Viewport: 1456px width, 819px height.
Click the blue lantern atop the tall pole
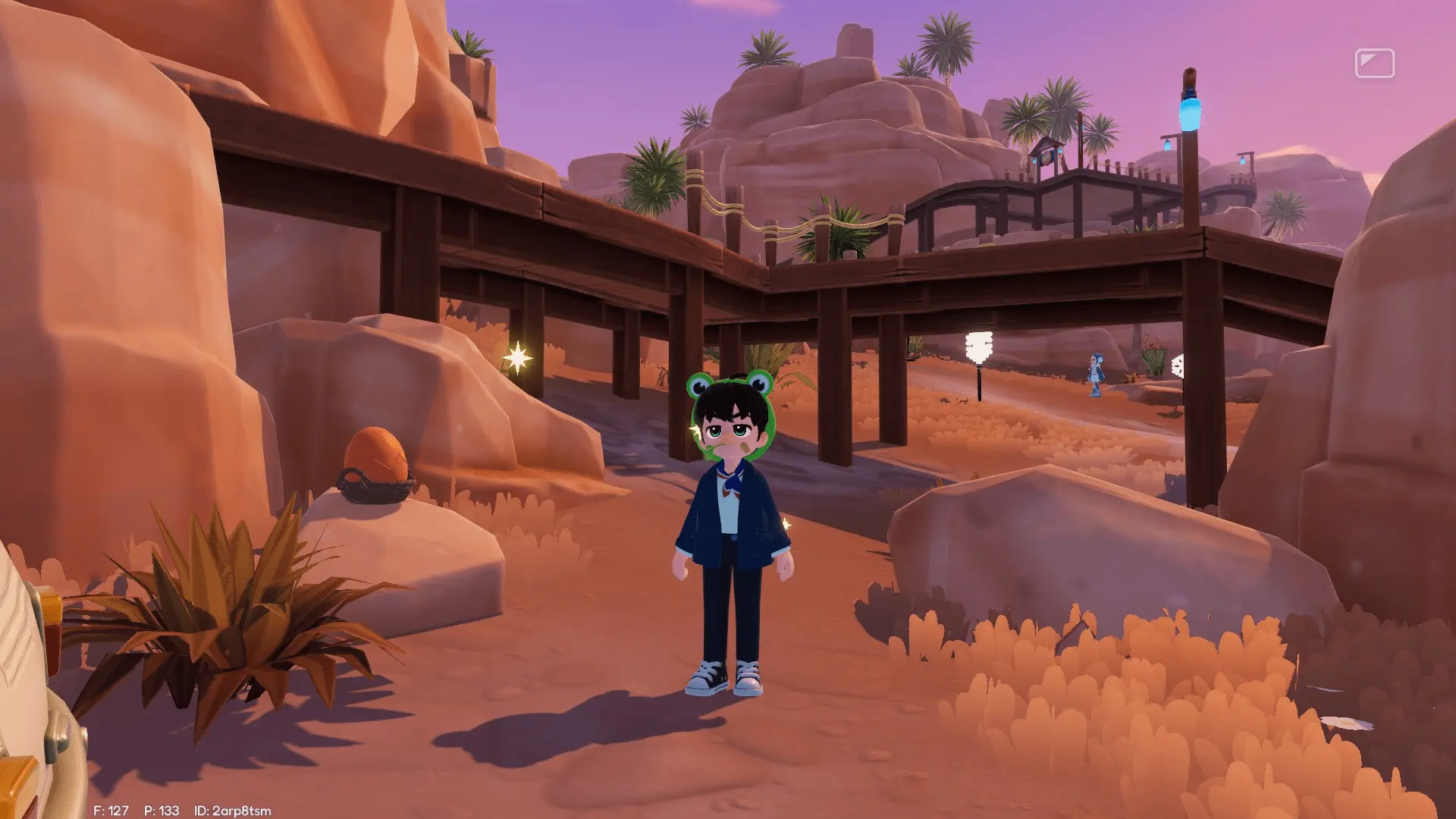[1191, 115]
